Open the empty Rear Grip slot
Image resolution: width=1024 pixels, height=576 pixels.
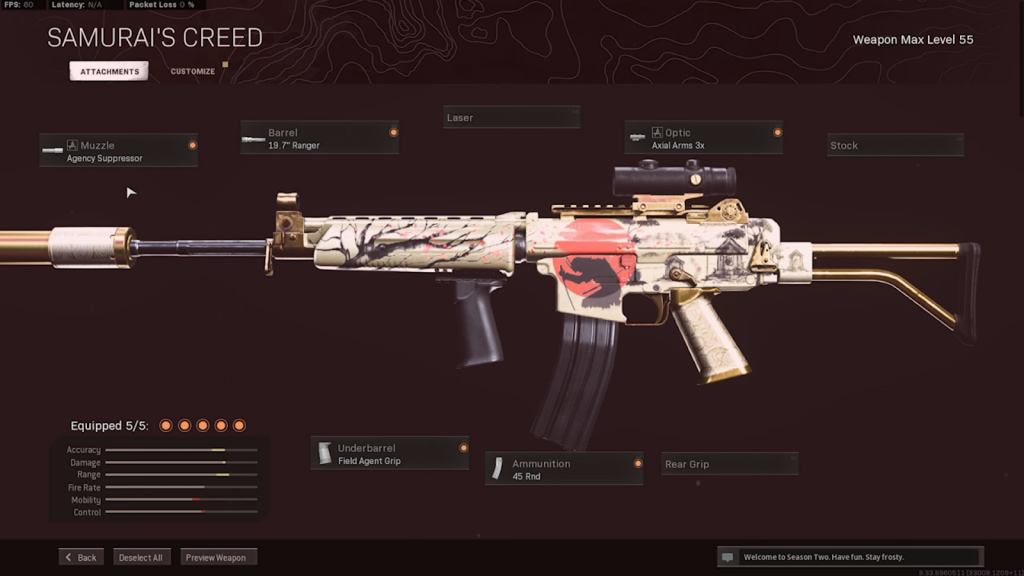(x=729, y=464)
